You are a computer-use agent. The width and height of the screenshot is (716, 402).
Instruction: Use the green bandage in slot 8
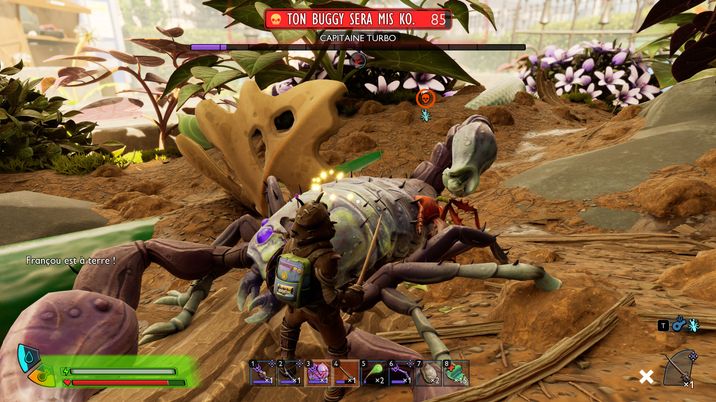455,373
